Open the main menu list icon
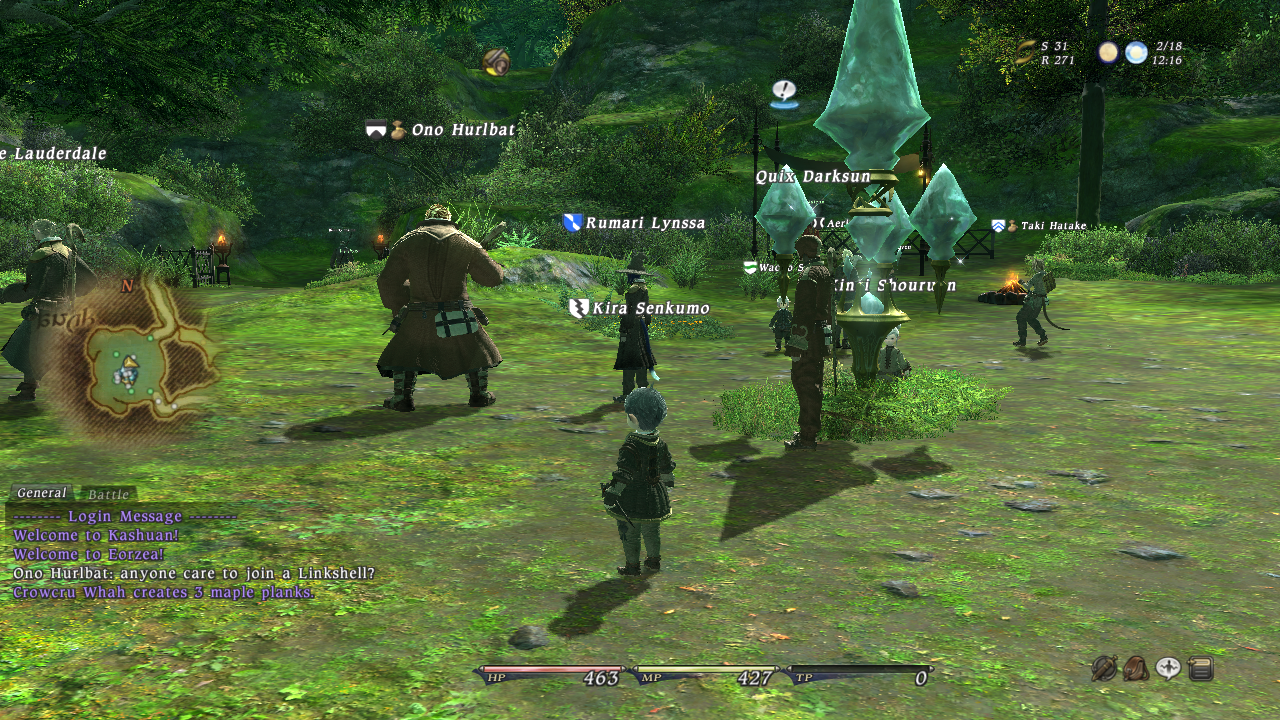Screen dimensions: 1280x720 (x=1201, y=668)
